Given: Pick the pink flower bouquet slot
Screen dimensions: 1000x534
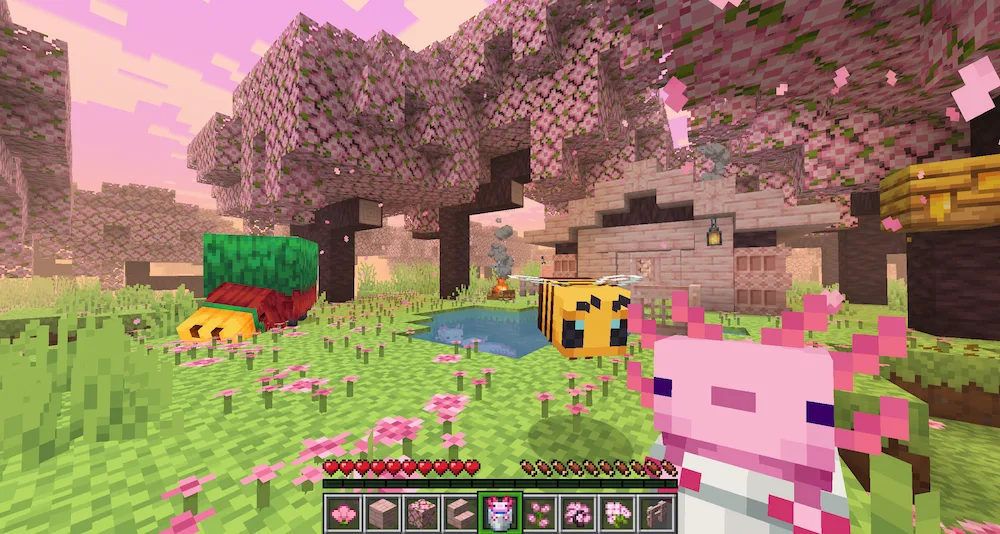Looking at the screenshot, I should click(617, 513).
